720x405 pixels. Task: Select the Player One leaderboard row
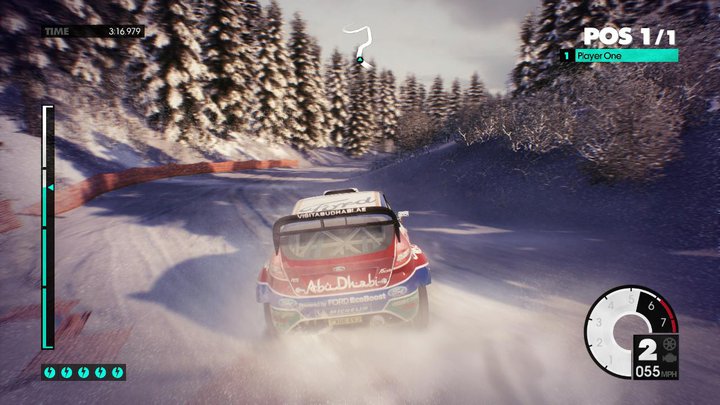[x=620, y=56]
